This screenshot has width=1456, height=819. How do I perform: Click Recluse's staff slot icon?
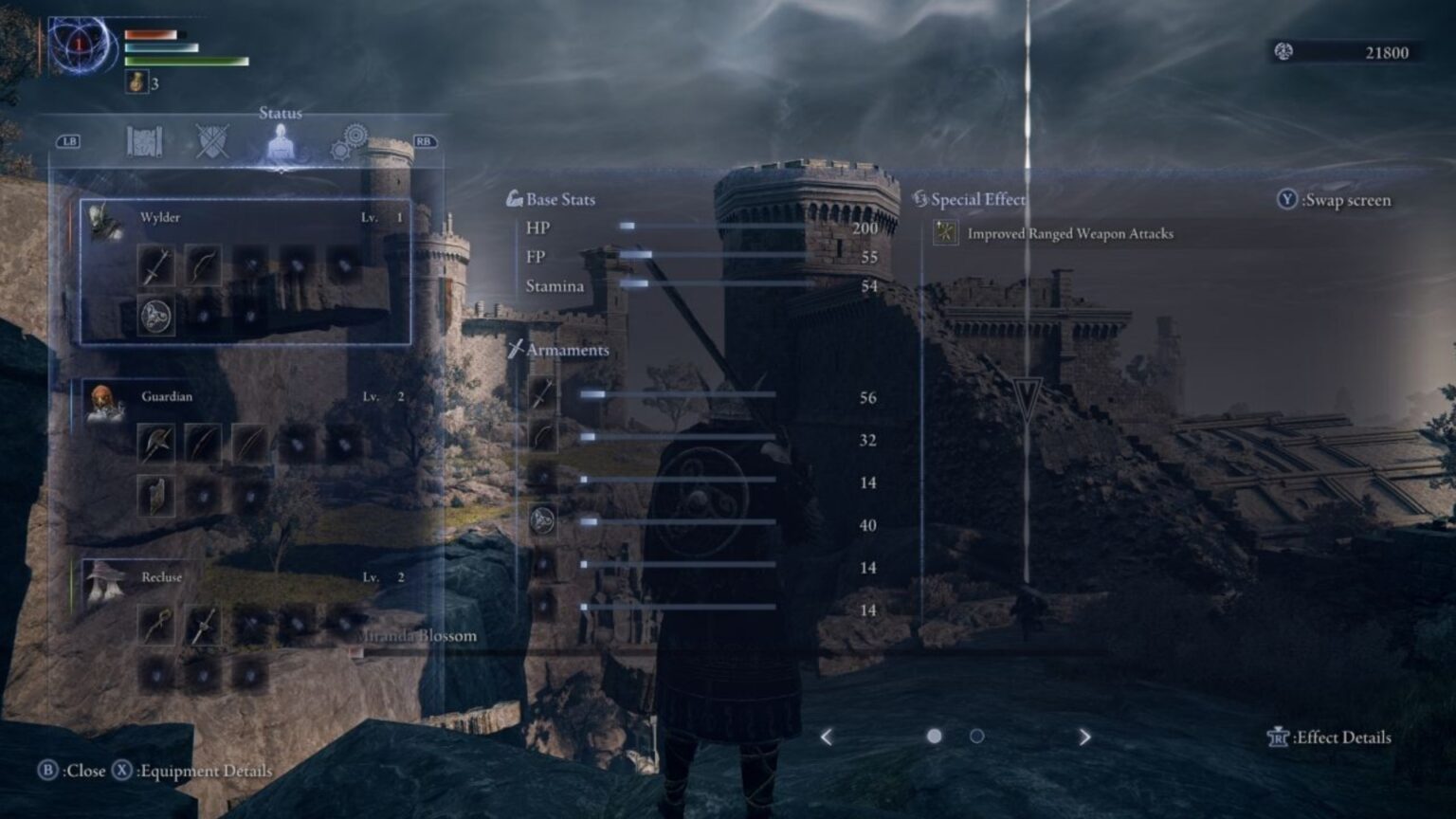point(157,624)
